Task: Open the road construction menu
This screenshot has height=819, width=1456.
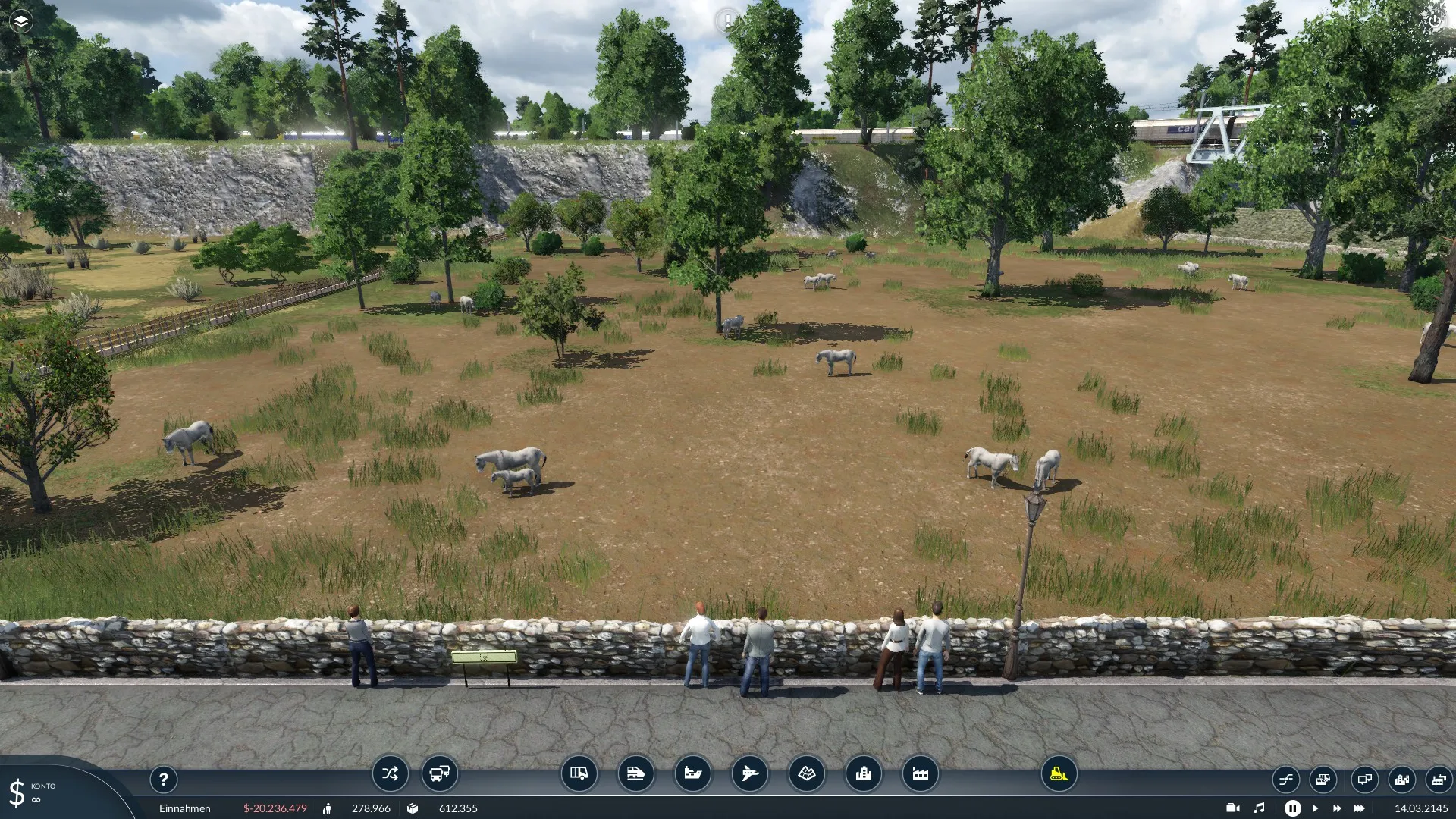Action: tap(579, 773)
